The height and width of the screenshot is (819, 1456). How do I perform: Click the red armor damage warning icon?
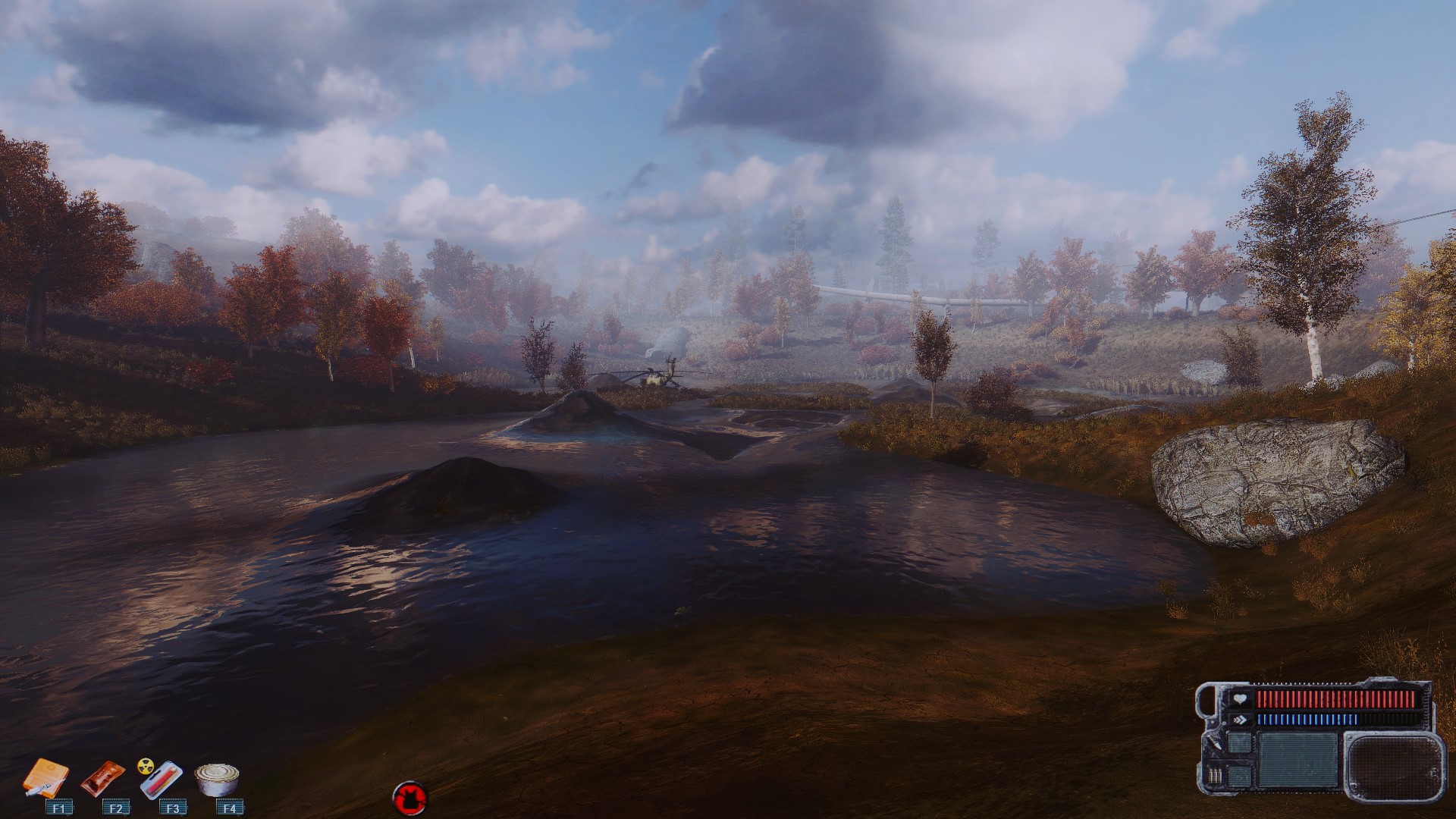click(x=410, y=798)
